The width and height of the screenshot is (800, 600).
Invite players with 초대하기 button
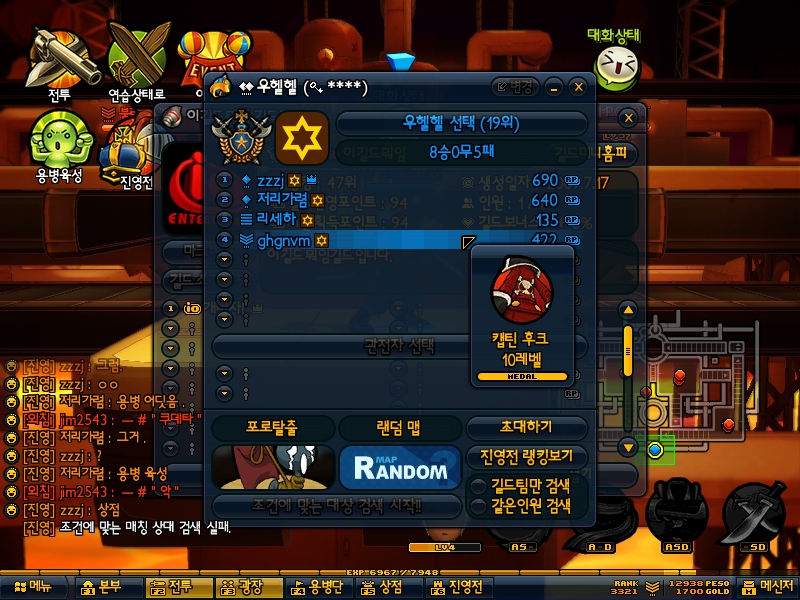pos(525,427)
